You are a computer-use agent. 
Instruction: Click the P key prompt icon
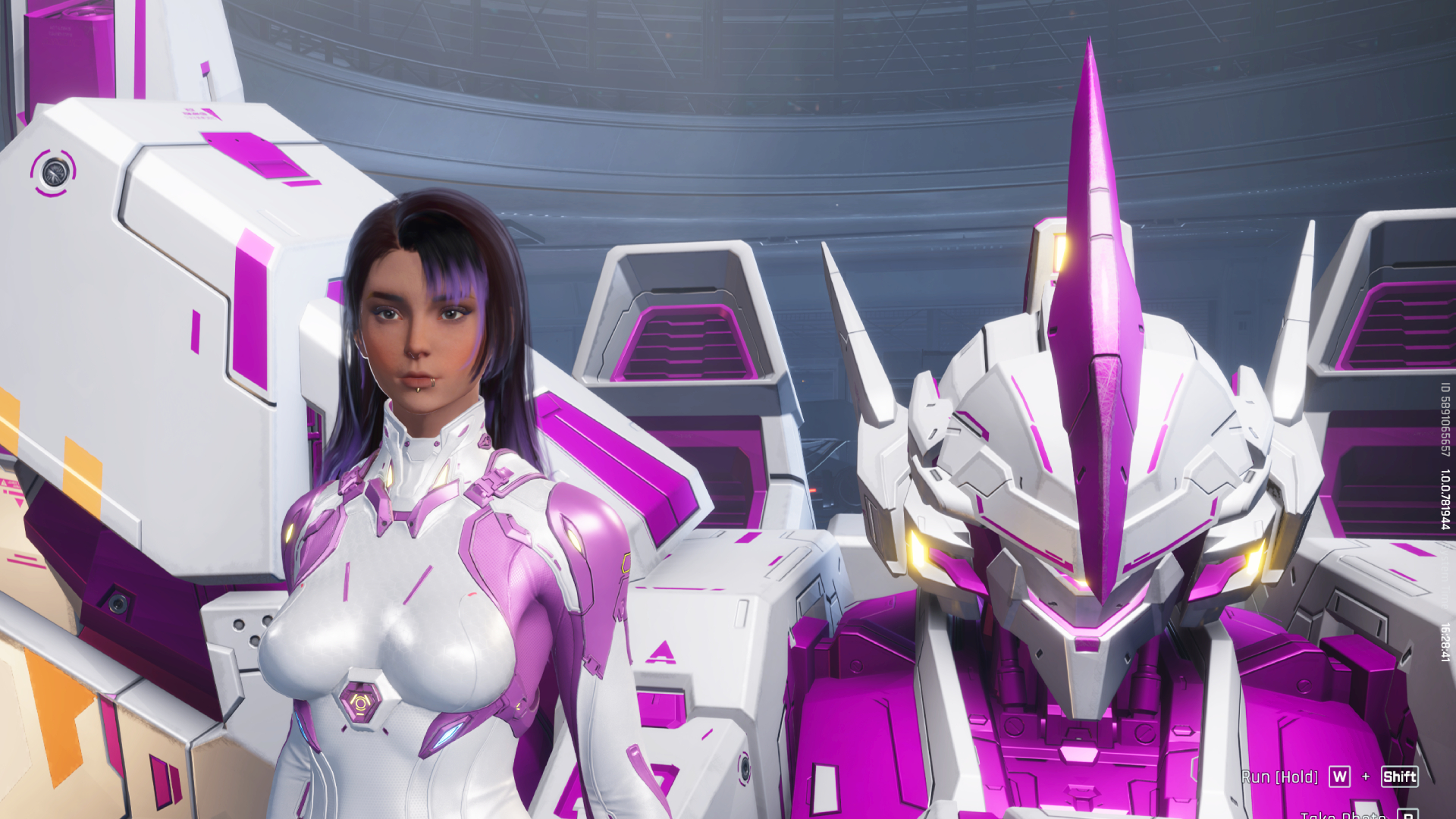pos(1407,815)
